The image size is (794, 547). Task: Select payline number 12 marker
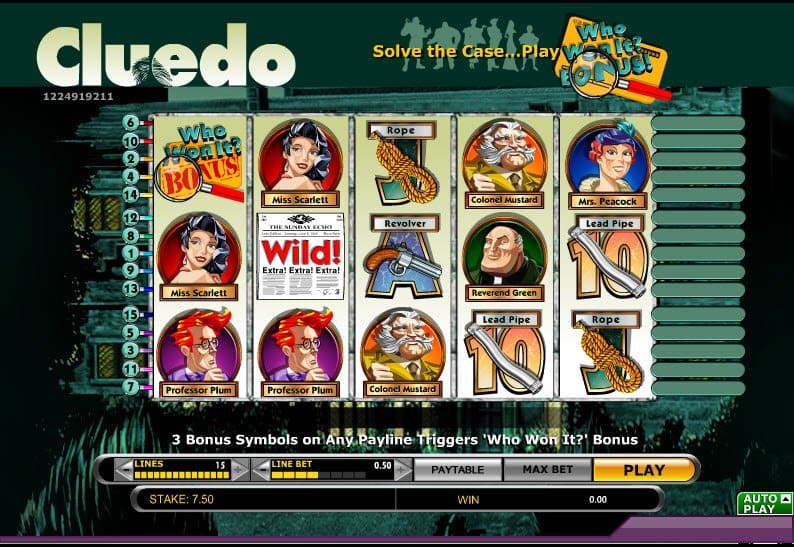click(x=131, y=217)
